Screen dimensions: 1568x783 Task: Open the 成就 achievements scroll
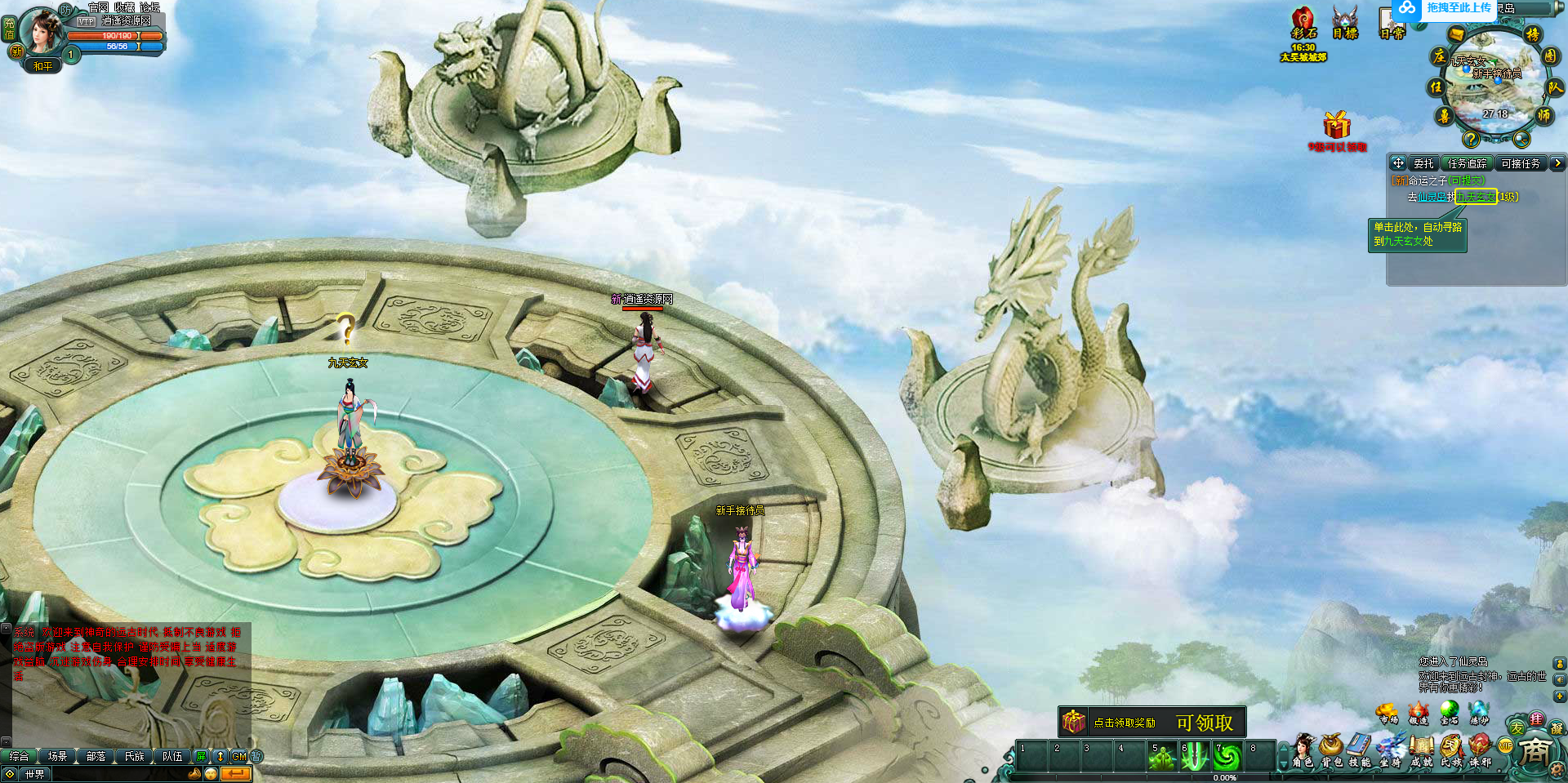point(1421,747)
